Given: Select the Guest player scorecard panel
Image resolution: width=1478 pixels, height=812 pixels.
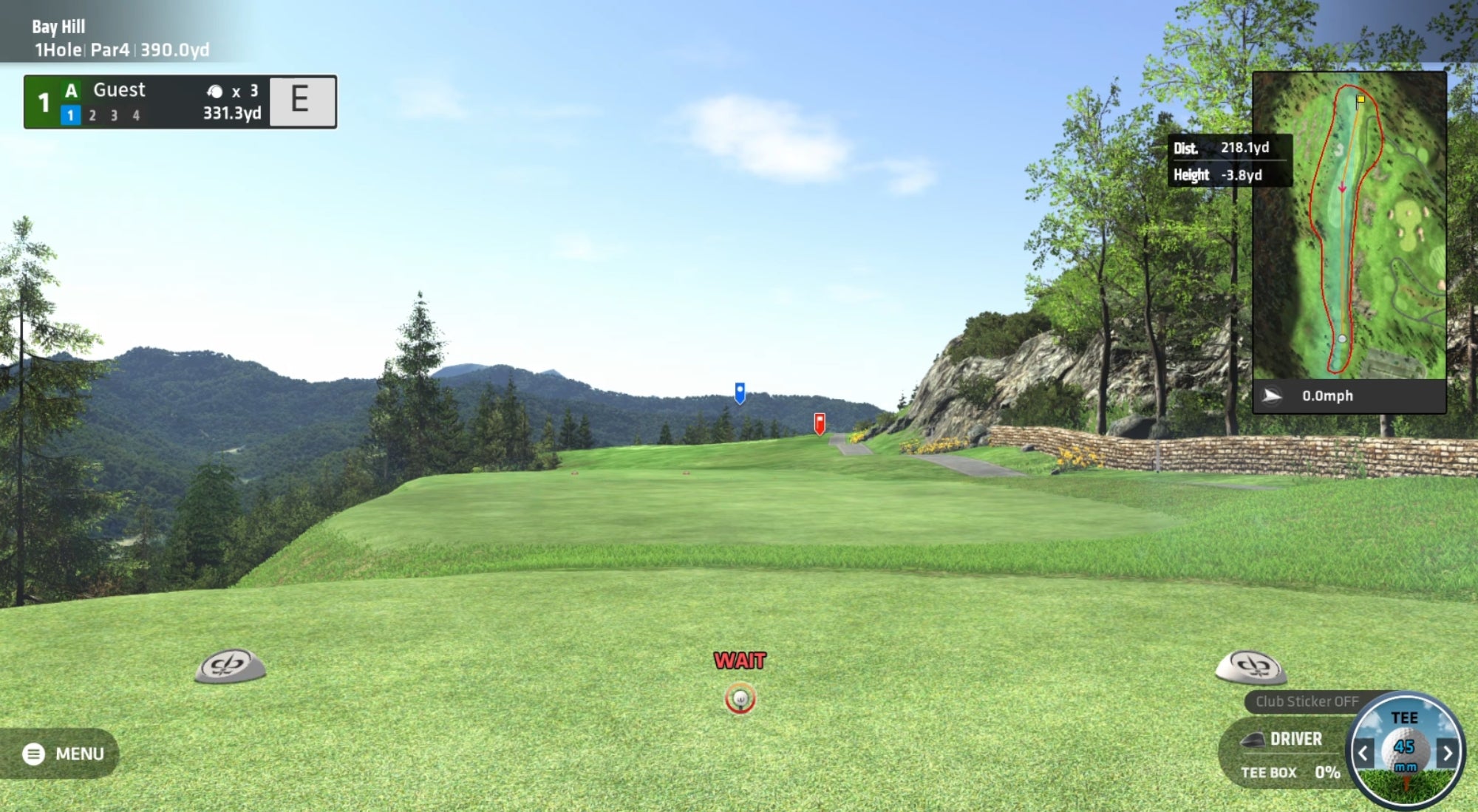Looking at the screenshot, I should (180, 102).
